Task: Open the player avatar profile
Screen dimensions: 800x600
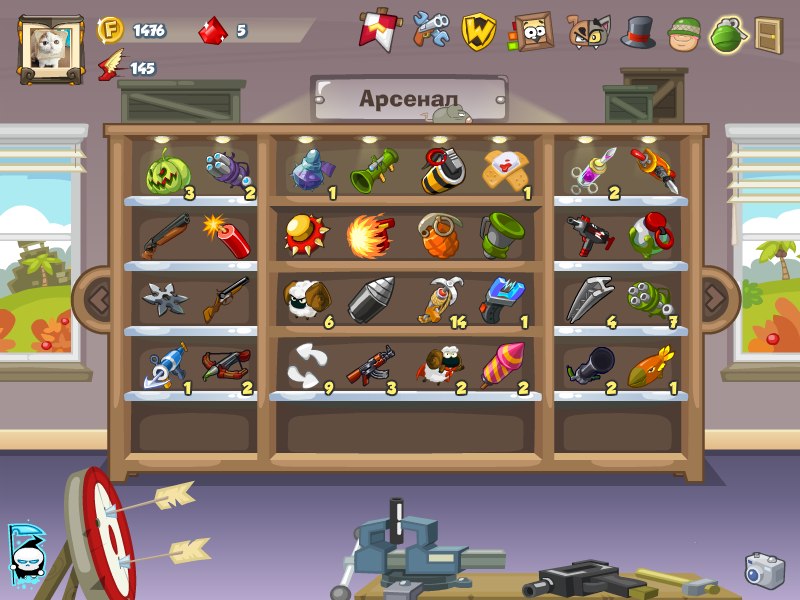Action: tap(48, 49)
